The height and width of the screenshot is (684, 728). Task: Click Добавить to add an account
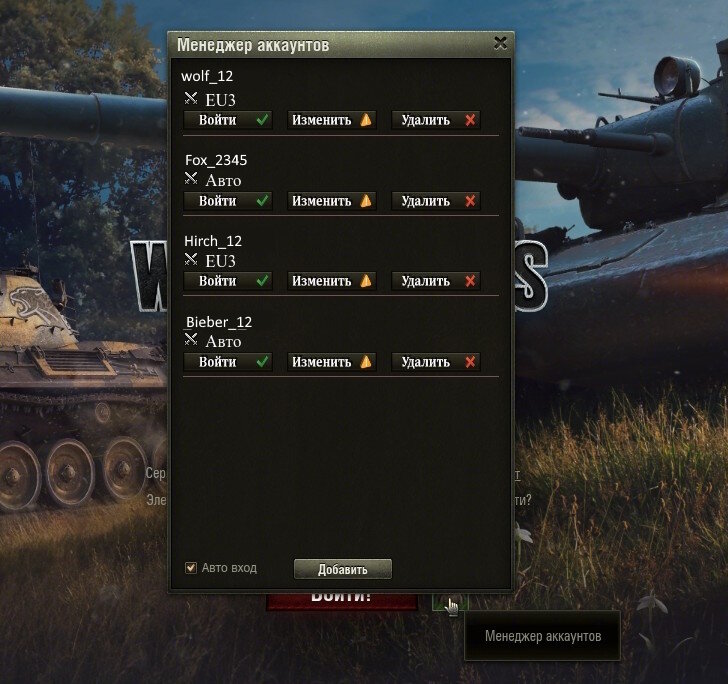coord(342,569)
